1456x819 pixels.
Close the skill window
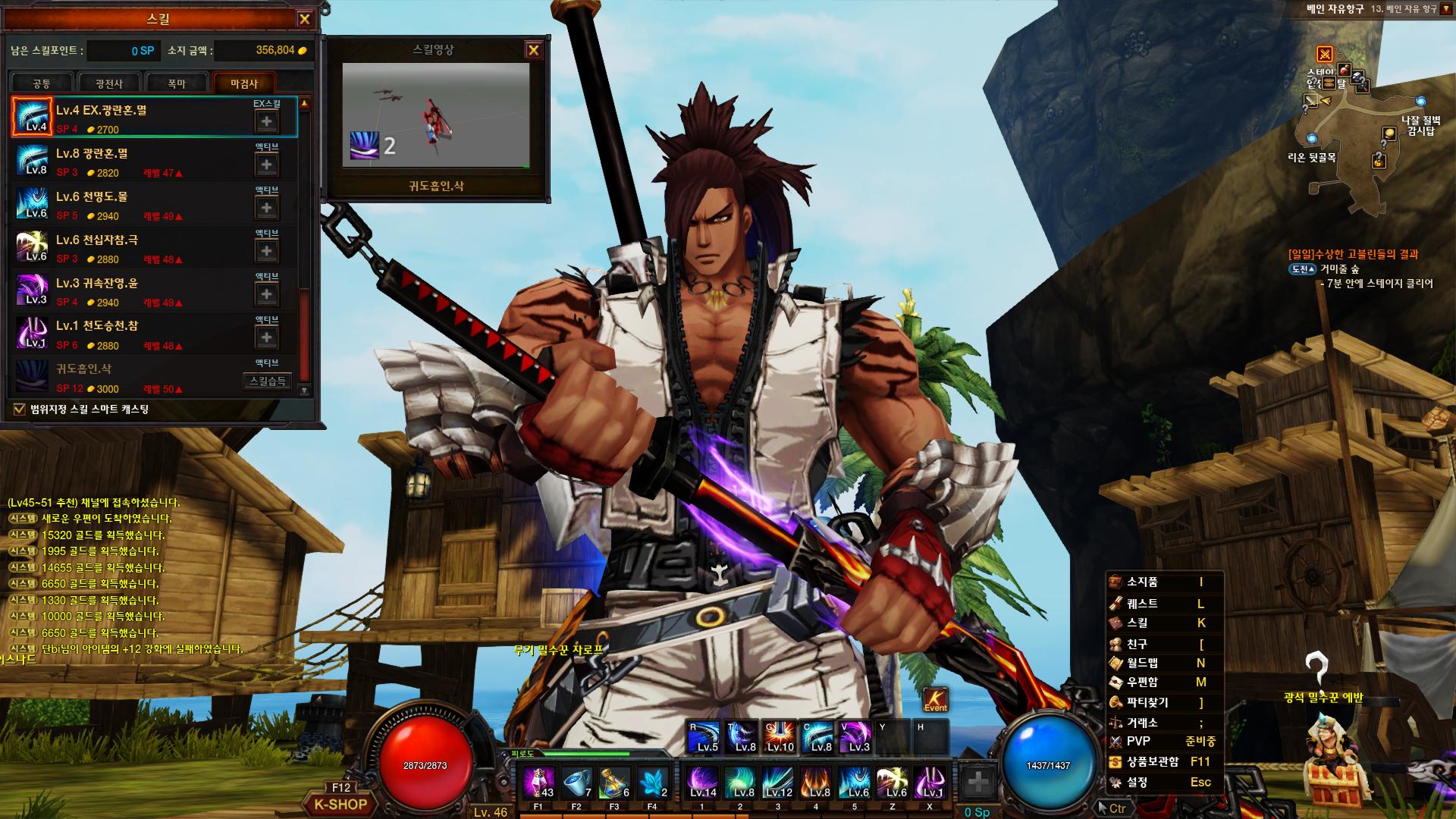click(304, 20)
